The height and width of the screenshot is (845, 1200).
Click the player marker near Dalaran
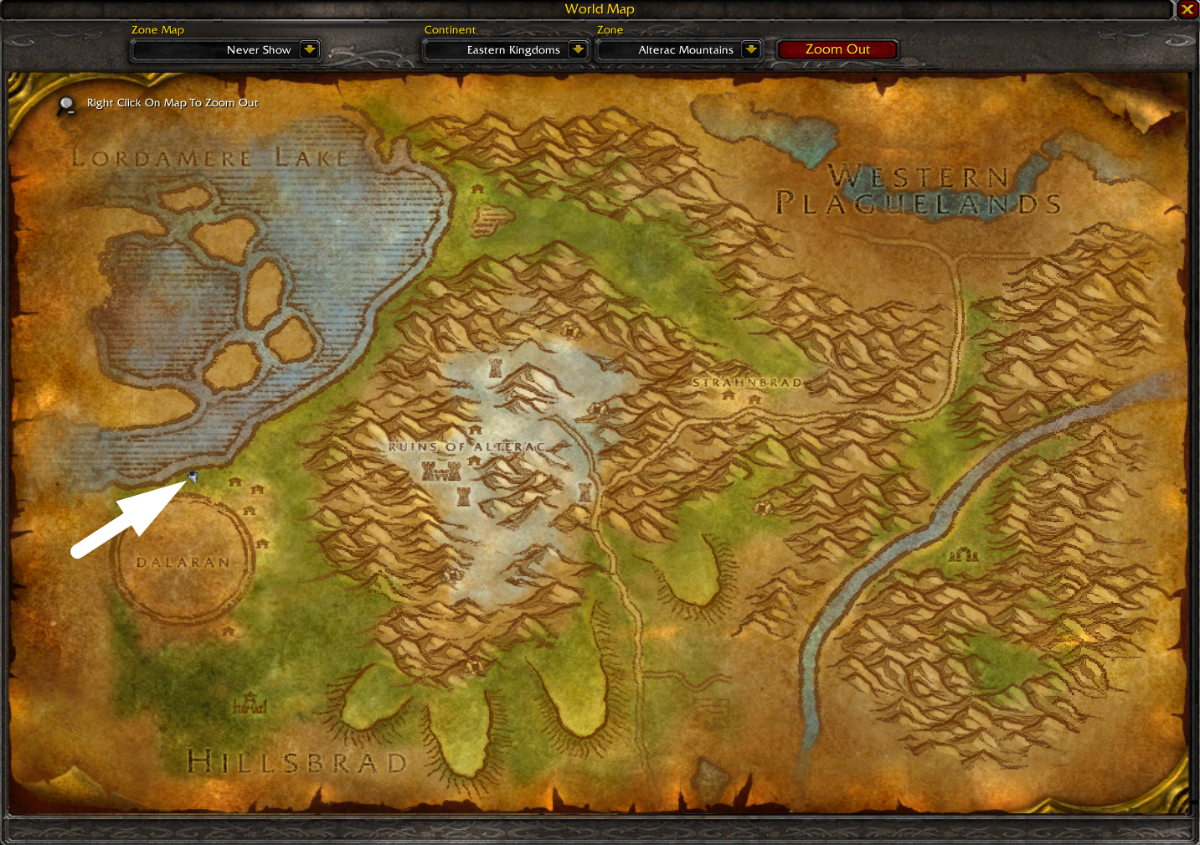193,478
